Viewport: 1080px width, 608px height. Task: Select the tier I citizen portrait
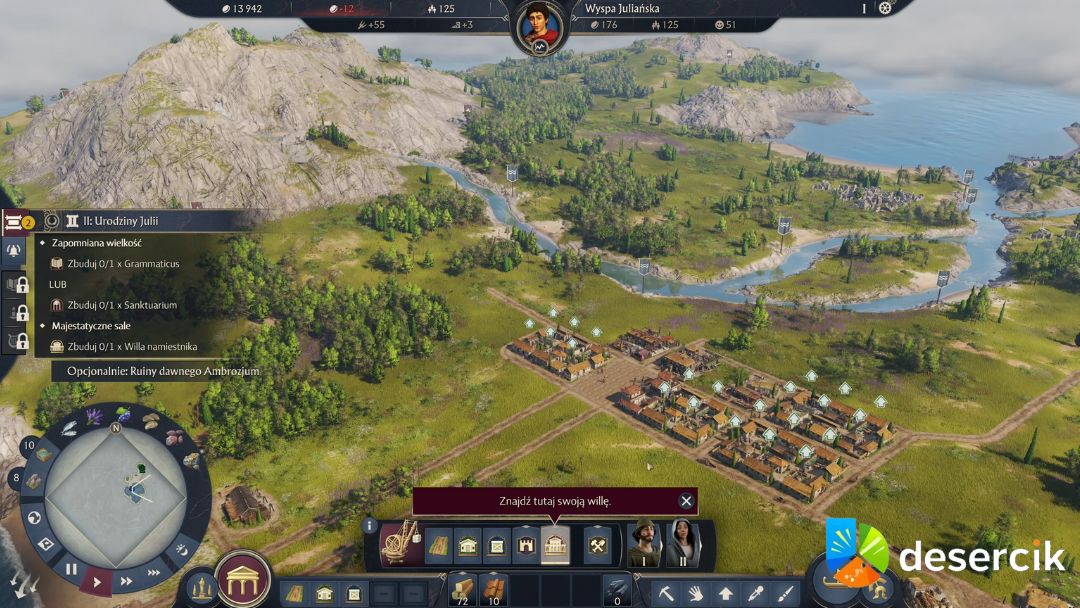643,544
